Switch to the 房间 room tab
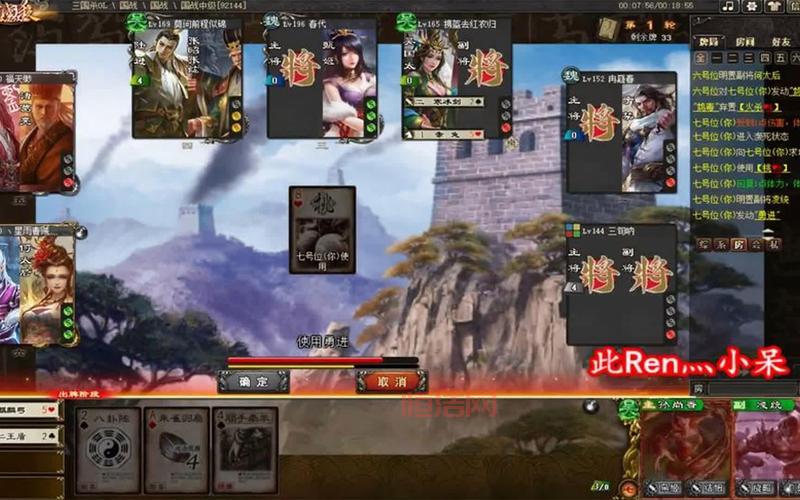 point(744,42)
